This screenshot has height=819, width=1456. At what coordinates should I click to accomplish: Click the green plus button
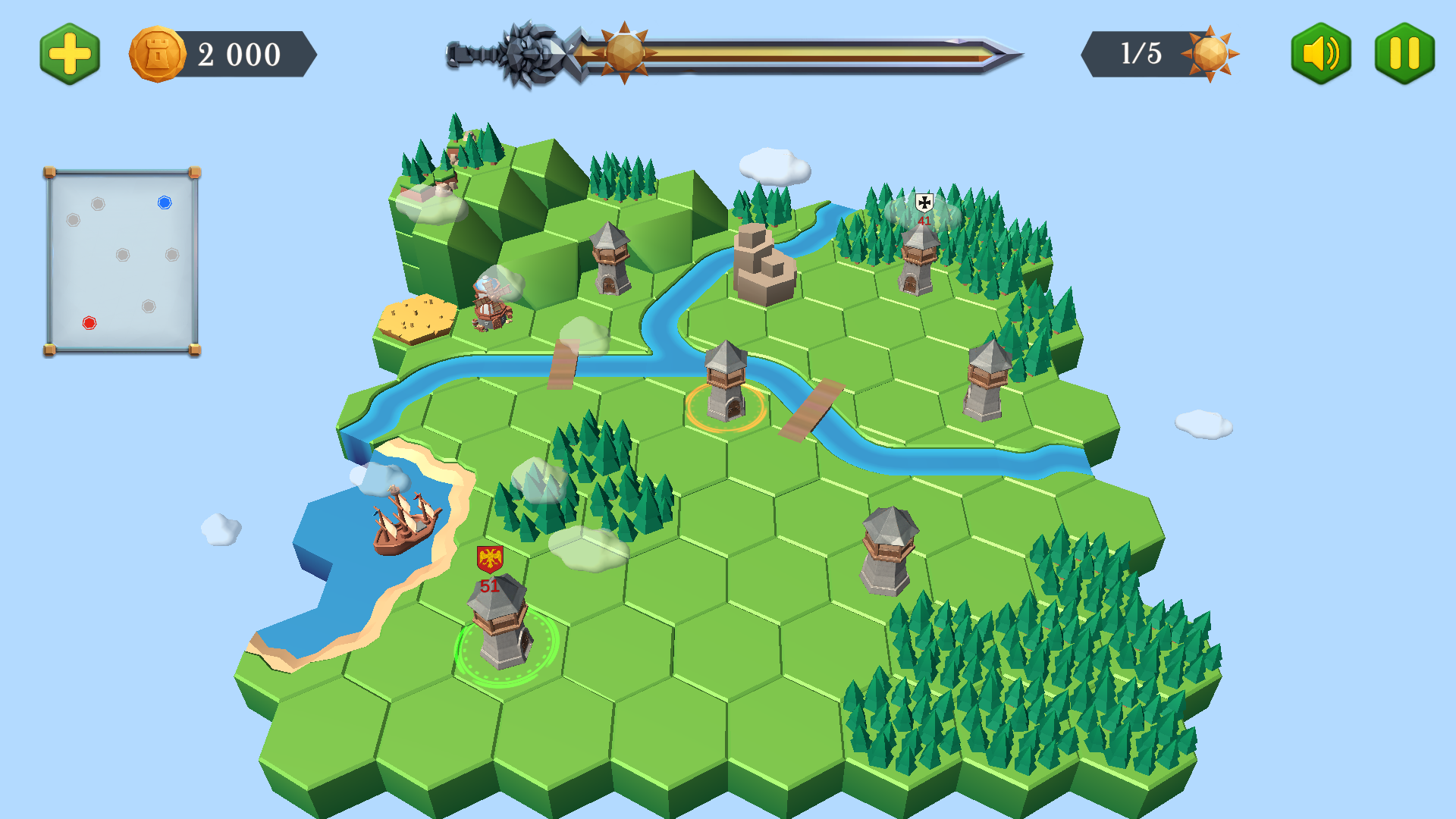[70, 54]
